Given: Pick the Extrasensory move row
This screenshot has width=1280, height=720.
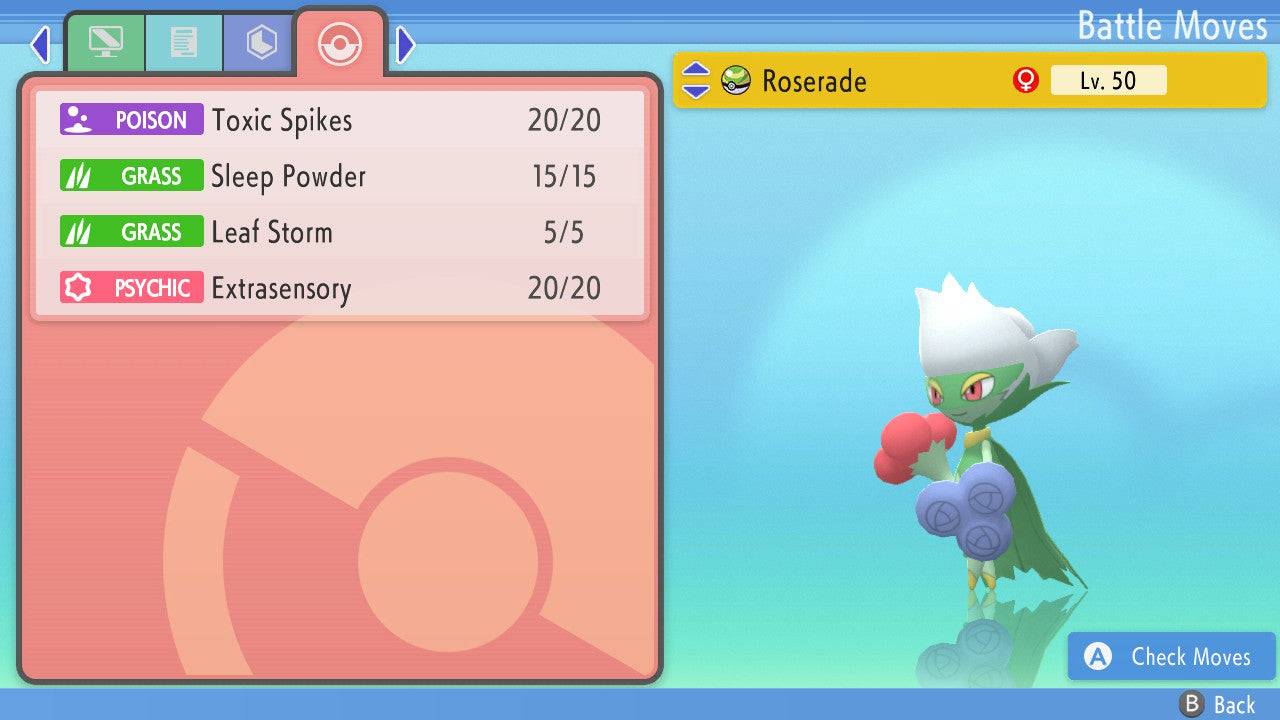Looking at the screenshot, I should pos(340,289).
